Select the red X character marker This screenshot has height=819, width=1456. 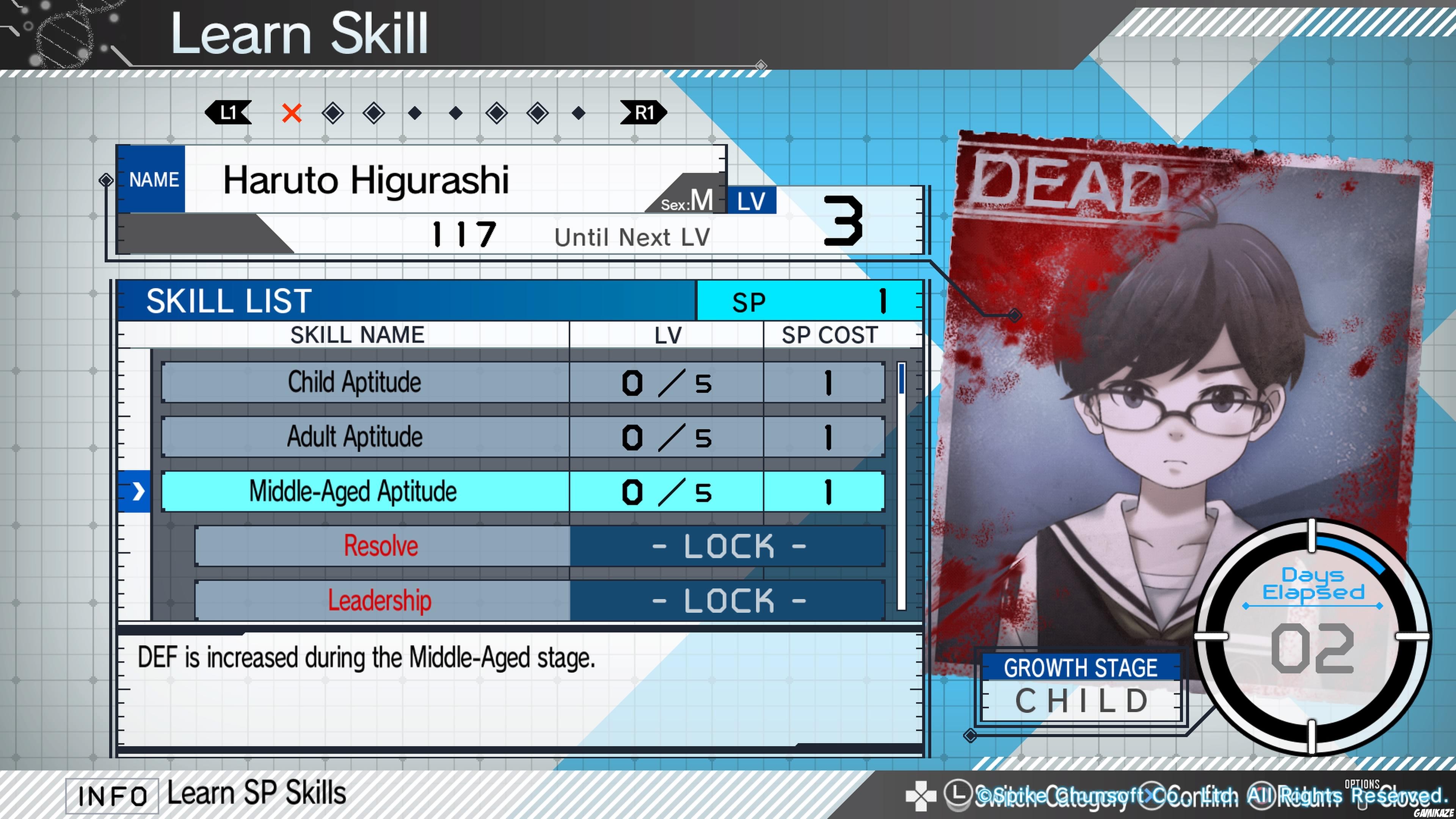click(x=292, y=114)
